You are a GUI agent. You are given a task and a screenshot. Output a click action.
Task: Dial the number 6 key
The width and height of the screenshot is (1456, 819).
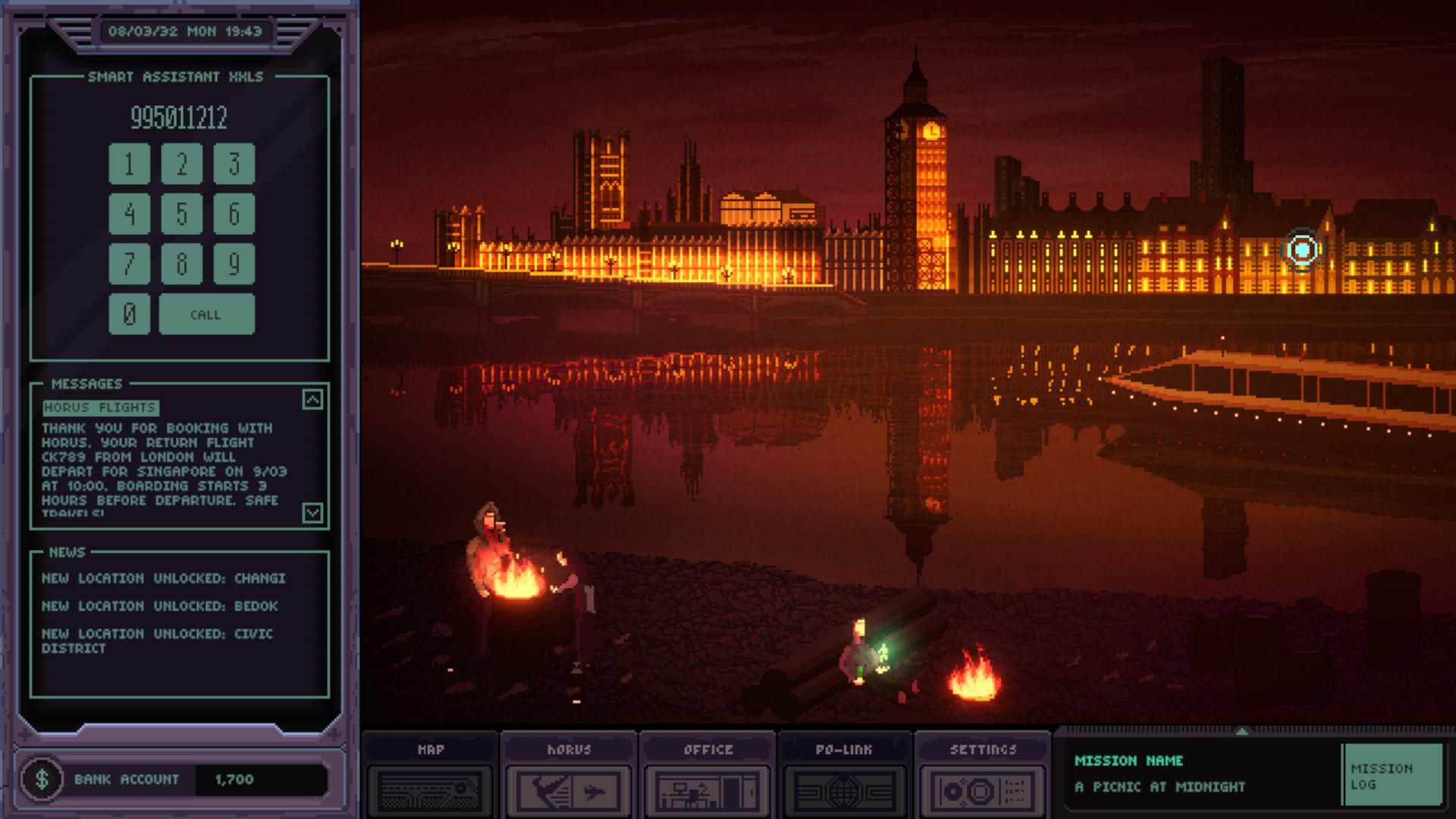(x=234, y=214)
